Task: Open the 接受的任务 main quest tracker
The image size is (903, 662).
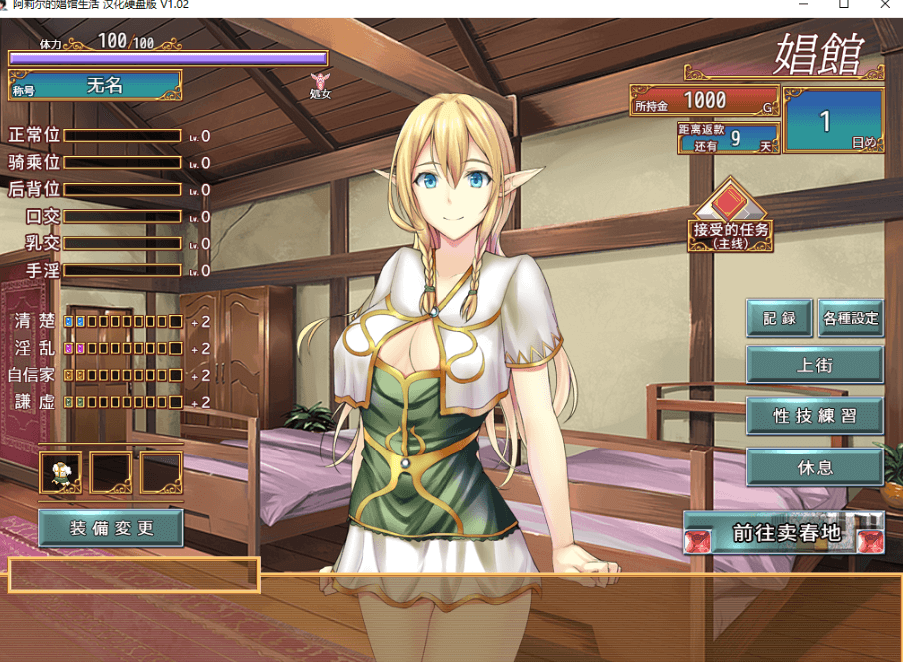Action: tap(733, 216)
